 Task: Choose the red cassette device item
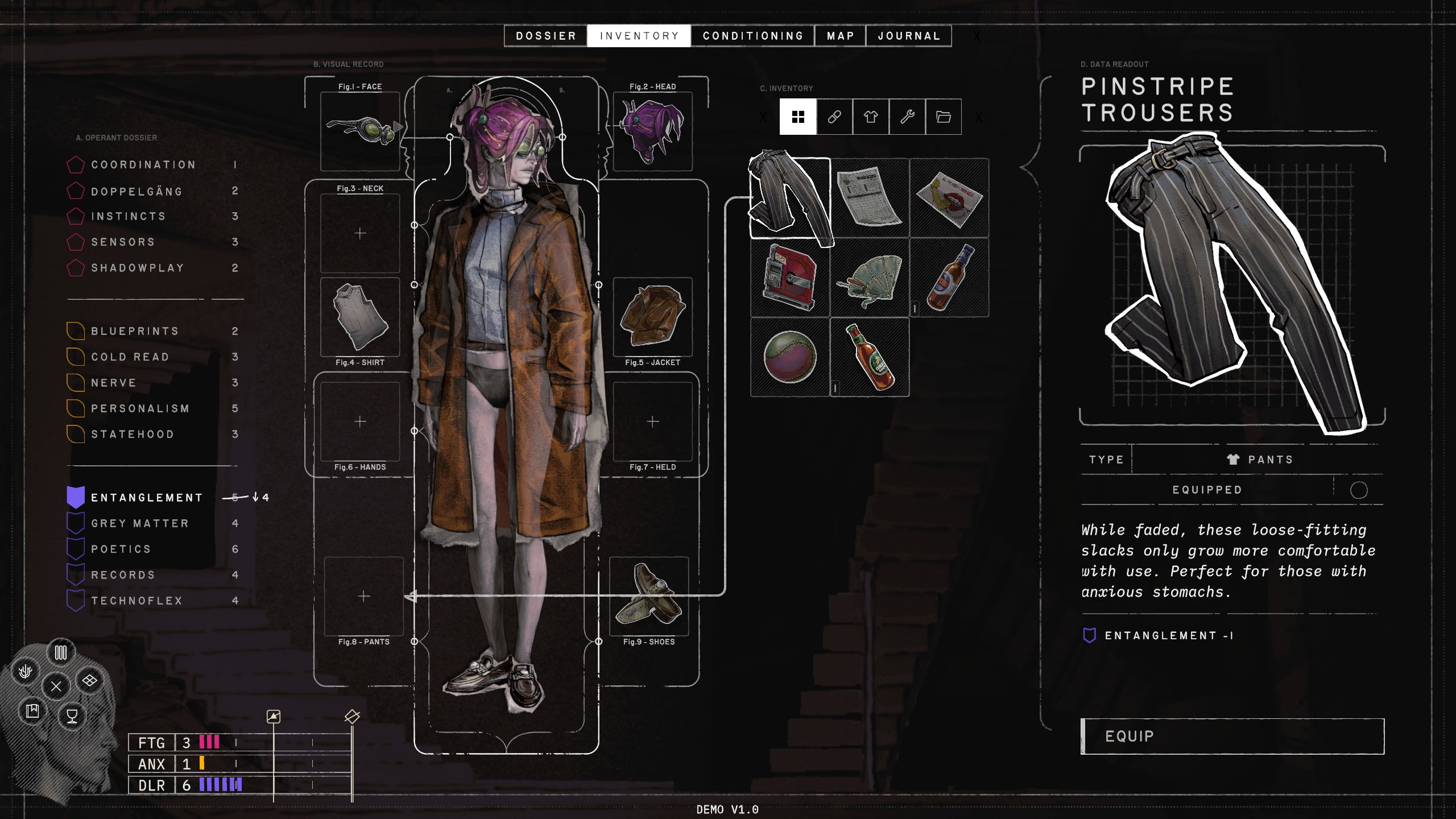(789, 278)
